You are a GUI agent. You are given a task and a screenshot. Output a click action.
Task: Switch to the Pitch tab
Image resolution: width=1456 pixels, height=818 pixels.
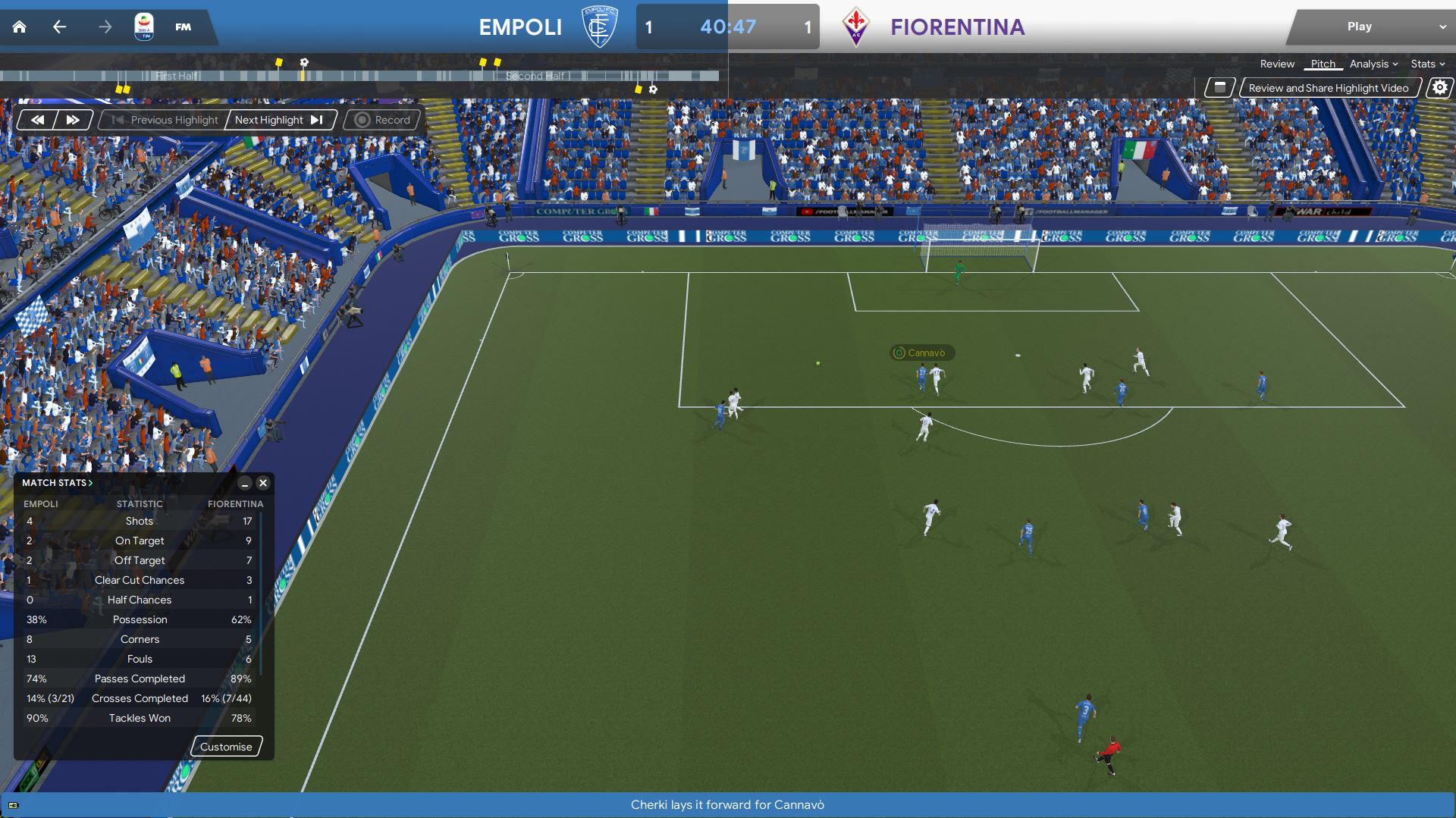(x=1323, y=64)
